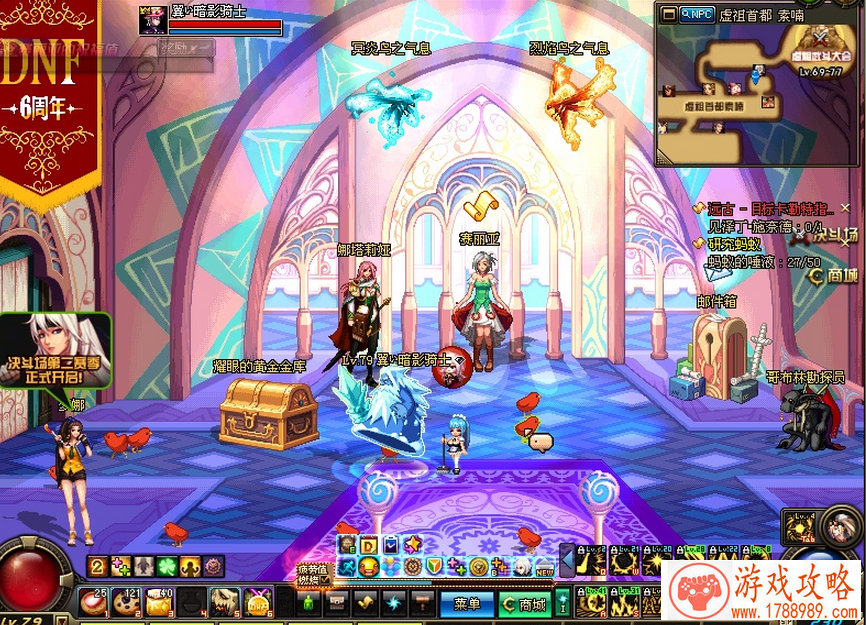Click the DNF 6周年 anniversary banner

tap(50, 90)
